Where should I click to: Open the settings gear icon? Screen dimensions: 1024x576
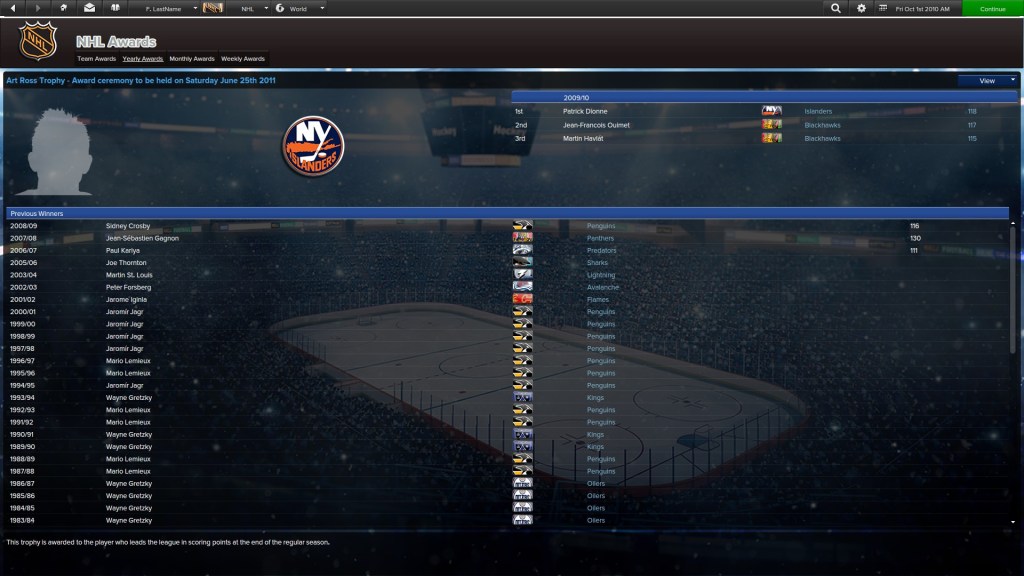point(862,8)
